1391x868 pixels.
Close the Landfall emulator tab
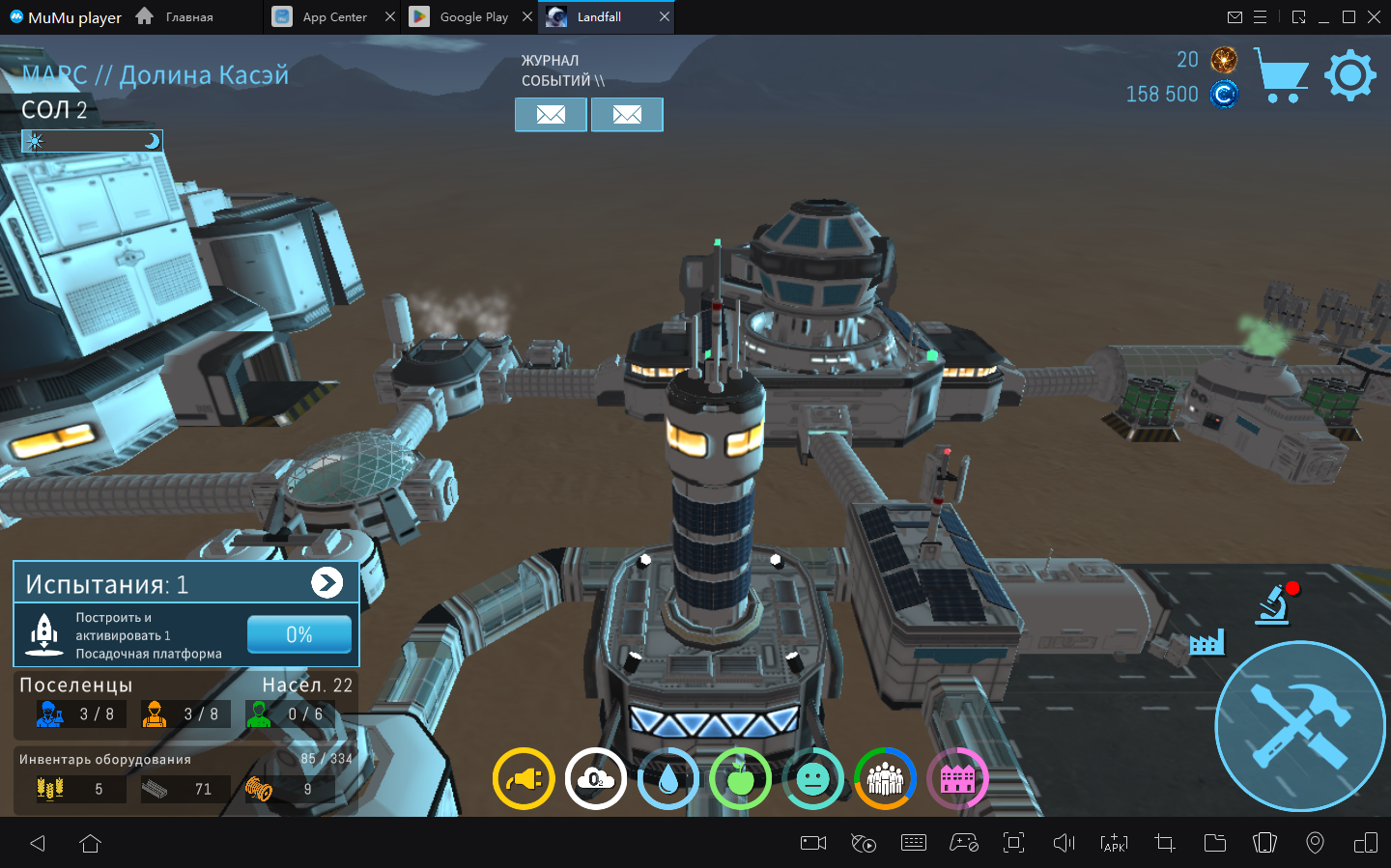tap(665, 17)
